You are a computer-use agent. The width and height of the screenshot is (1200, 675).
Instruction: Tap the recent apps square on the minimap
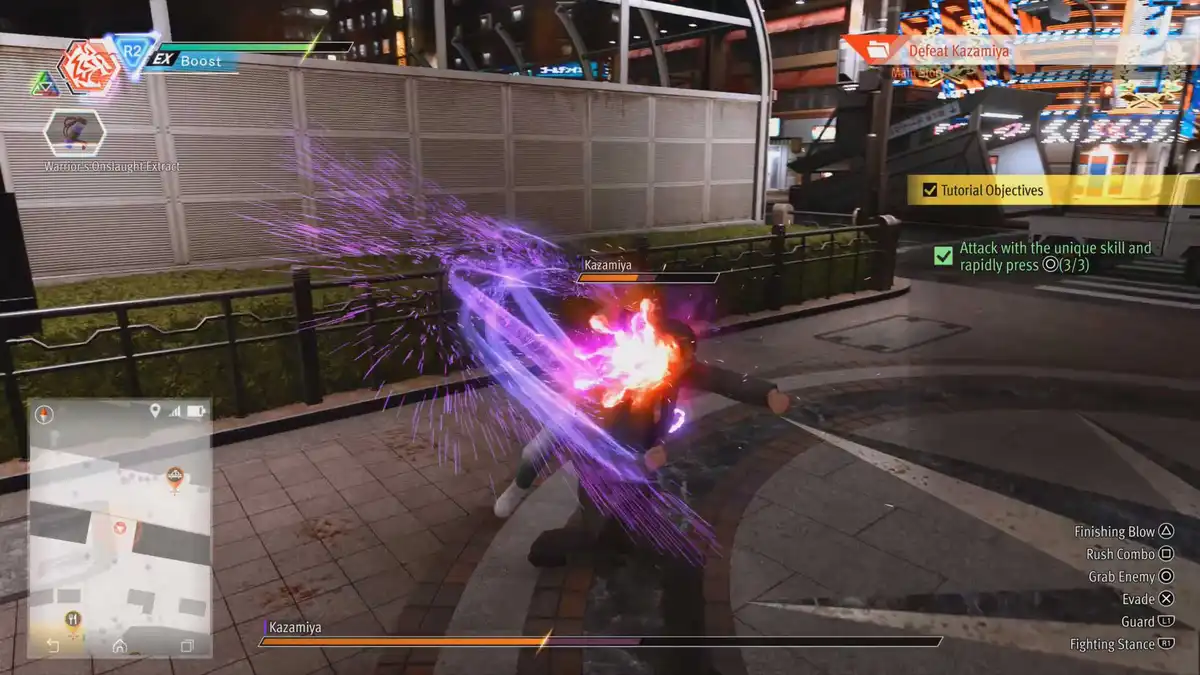pos(186,646)
